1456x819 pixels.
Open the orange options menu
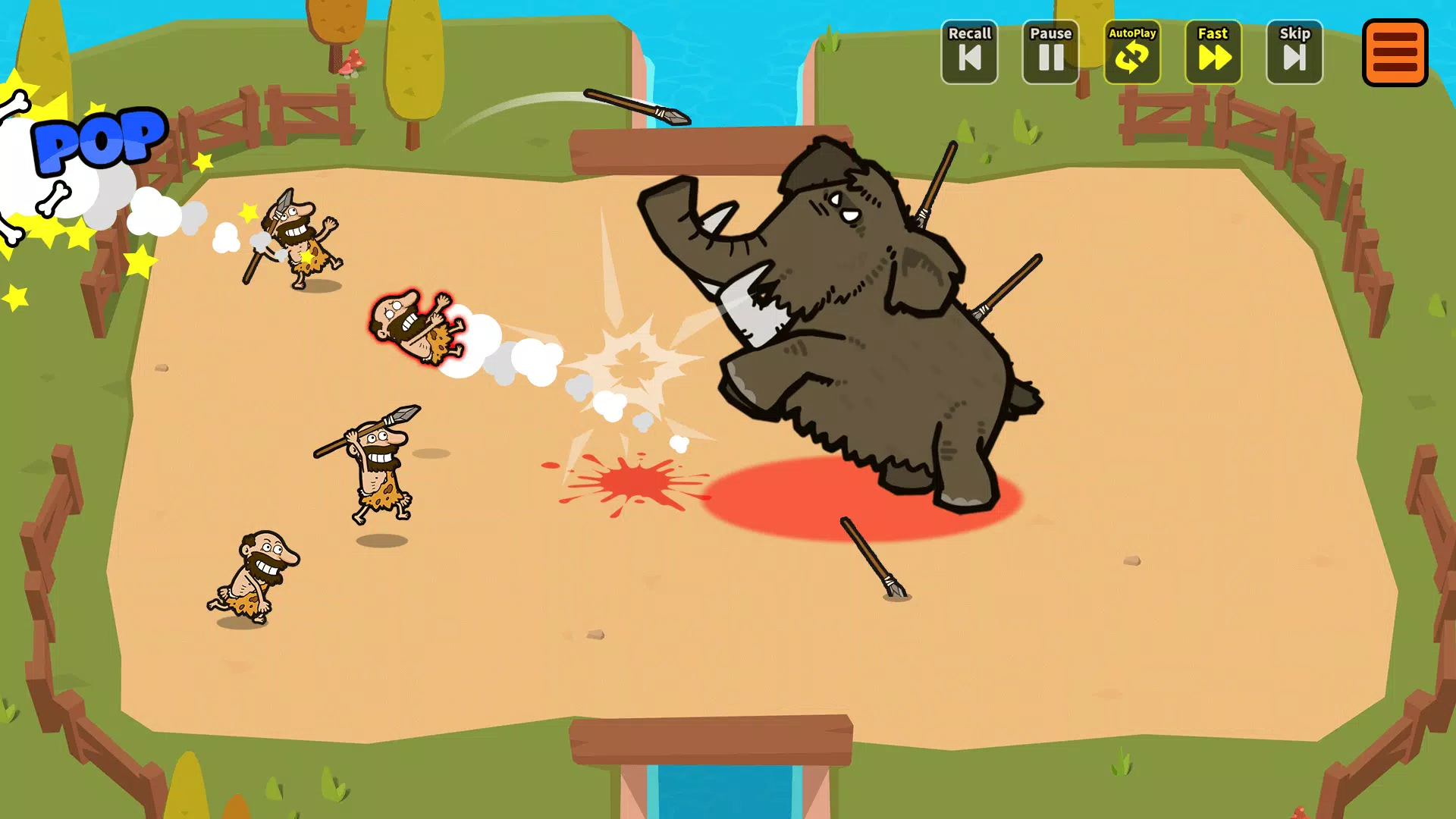(1395, 53)
